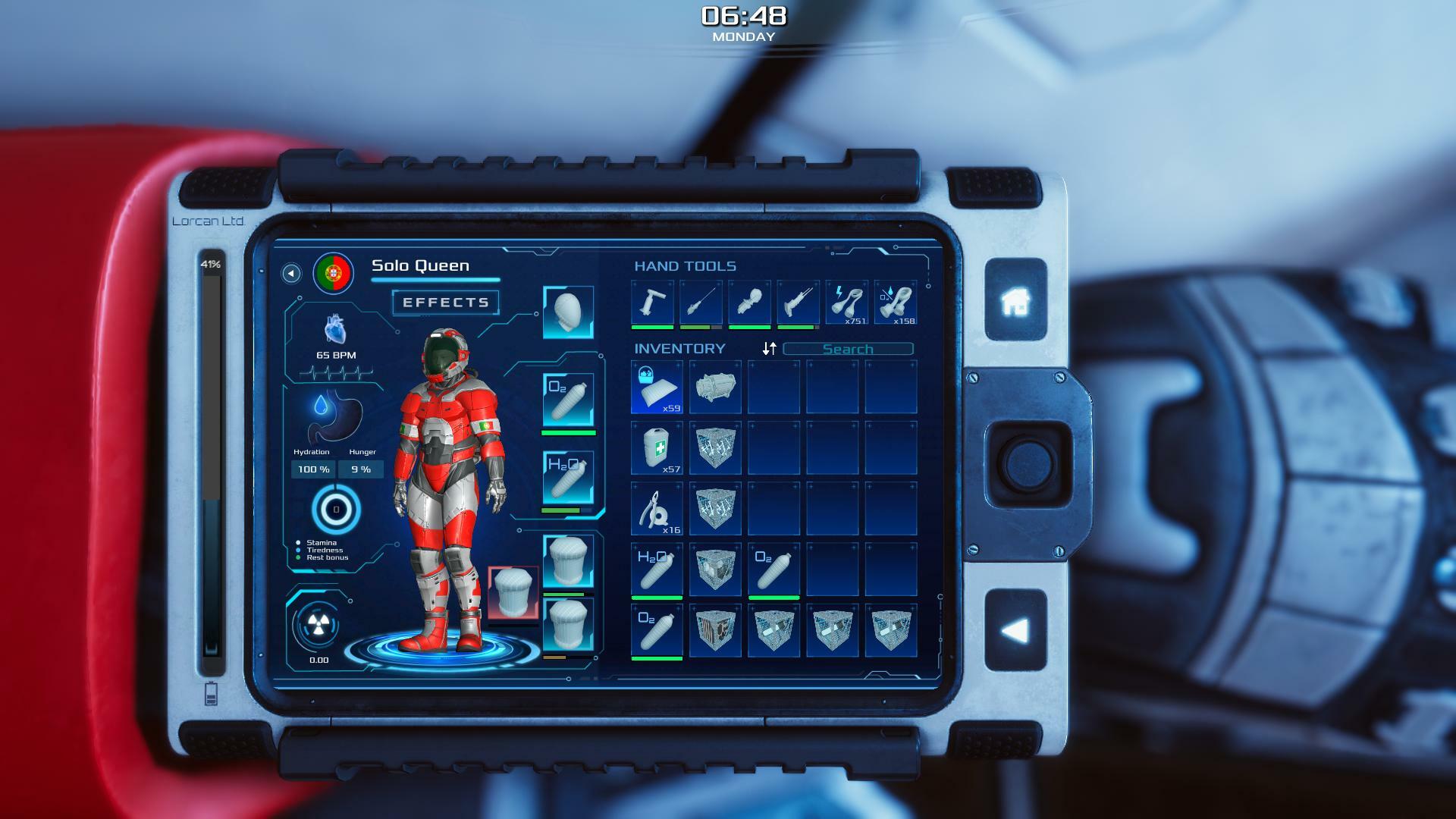Pick the electric cable tool with x751
Screen dimensions: 1456x819
coord(846,303)
